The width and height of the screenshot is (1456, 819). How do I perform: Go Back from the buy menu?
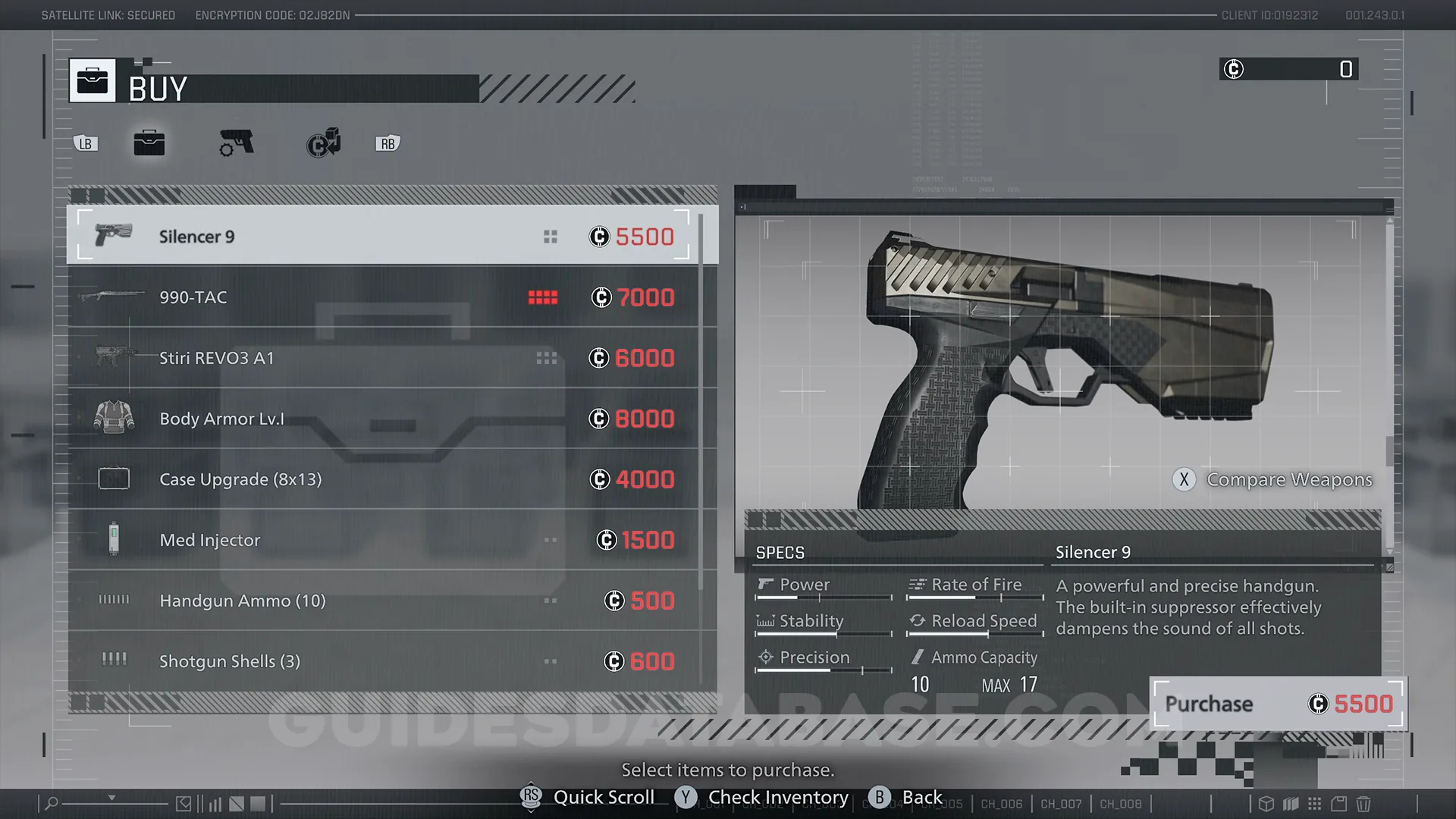click(906, 797)
